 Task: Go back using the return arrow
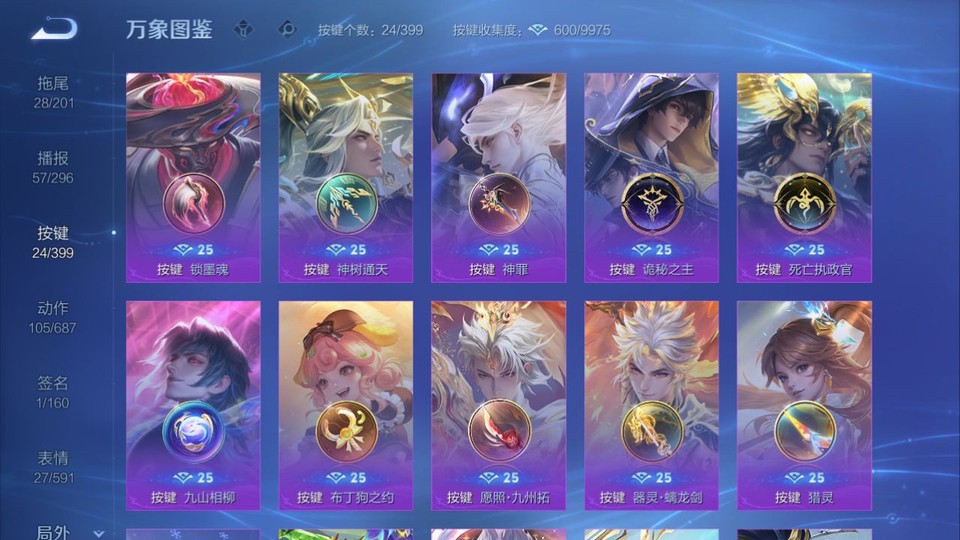tap(53, 29)
